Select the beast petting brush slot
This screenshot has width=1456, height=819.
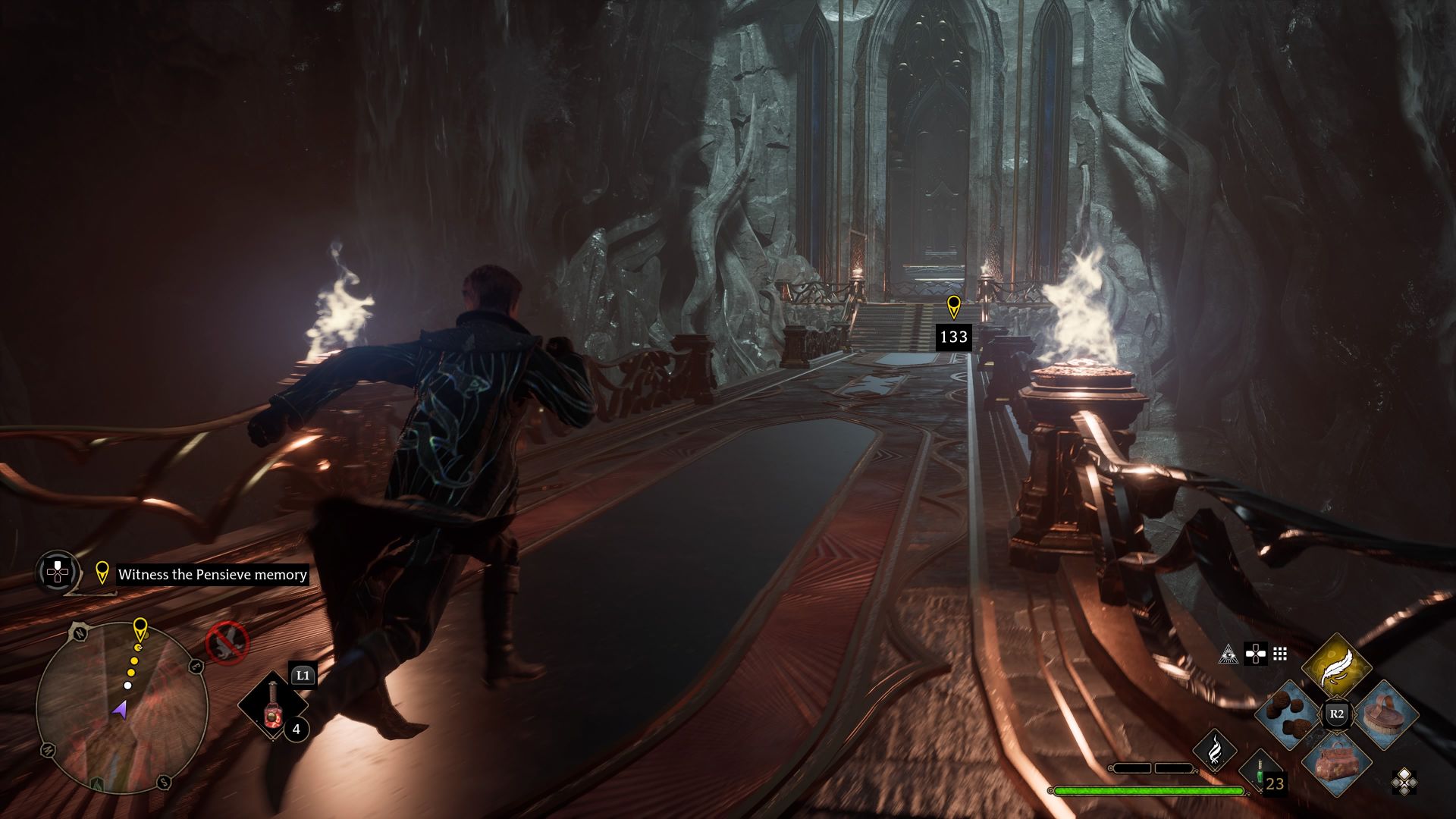1385,714
